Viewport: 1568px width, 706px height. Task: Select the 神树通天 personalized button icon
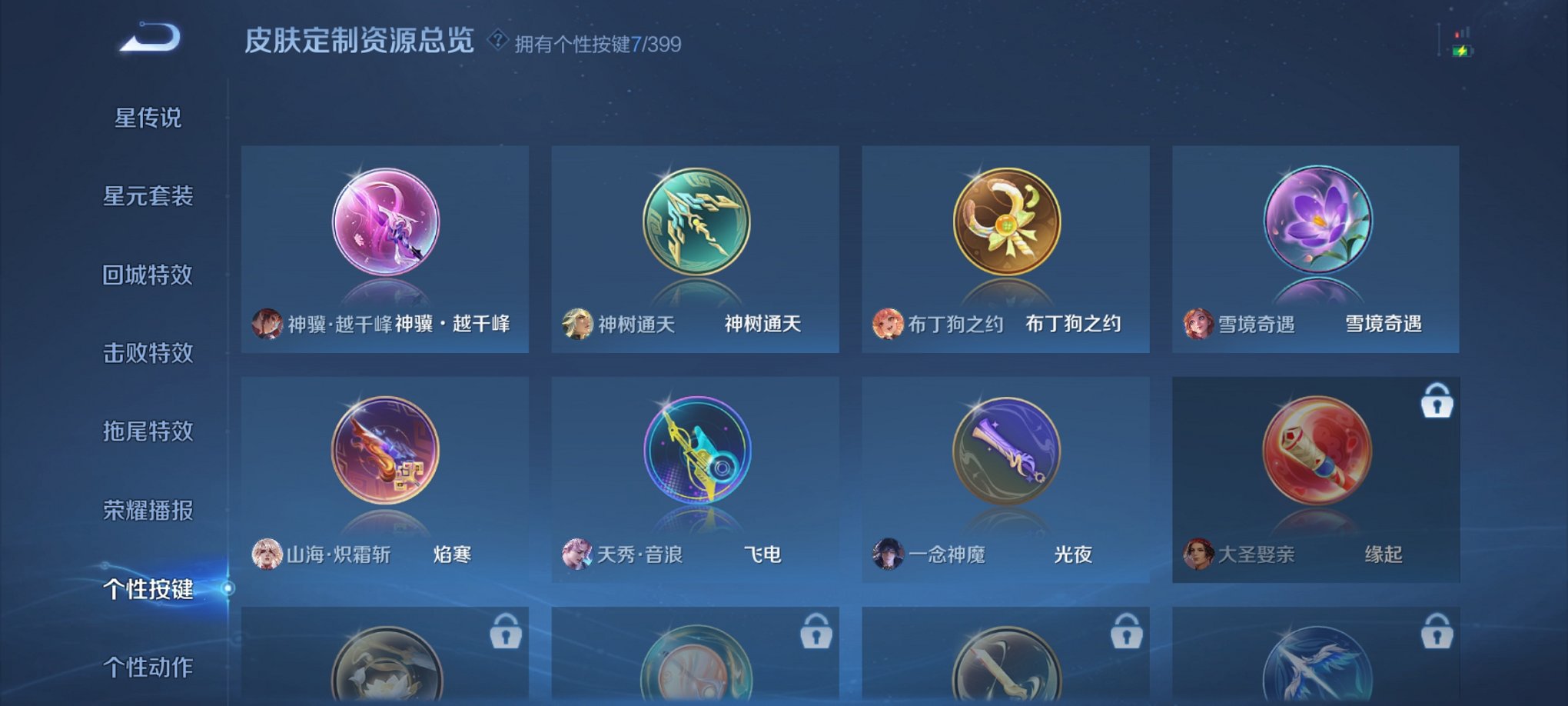click(696, 227)
